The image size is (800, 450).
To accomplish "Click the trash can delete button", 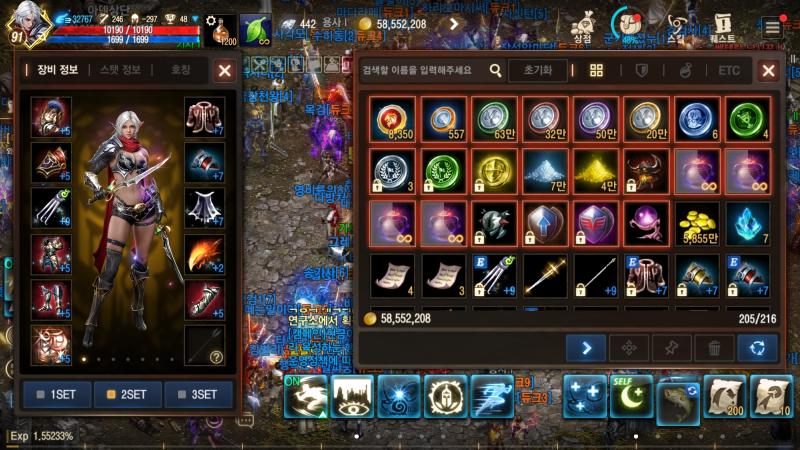I will tap(714, 347).
